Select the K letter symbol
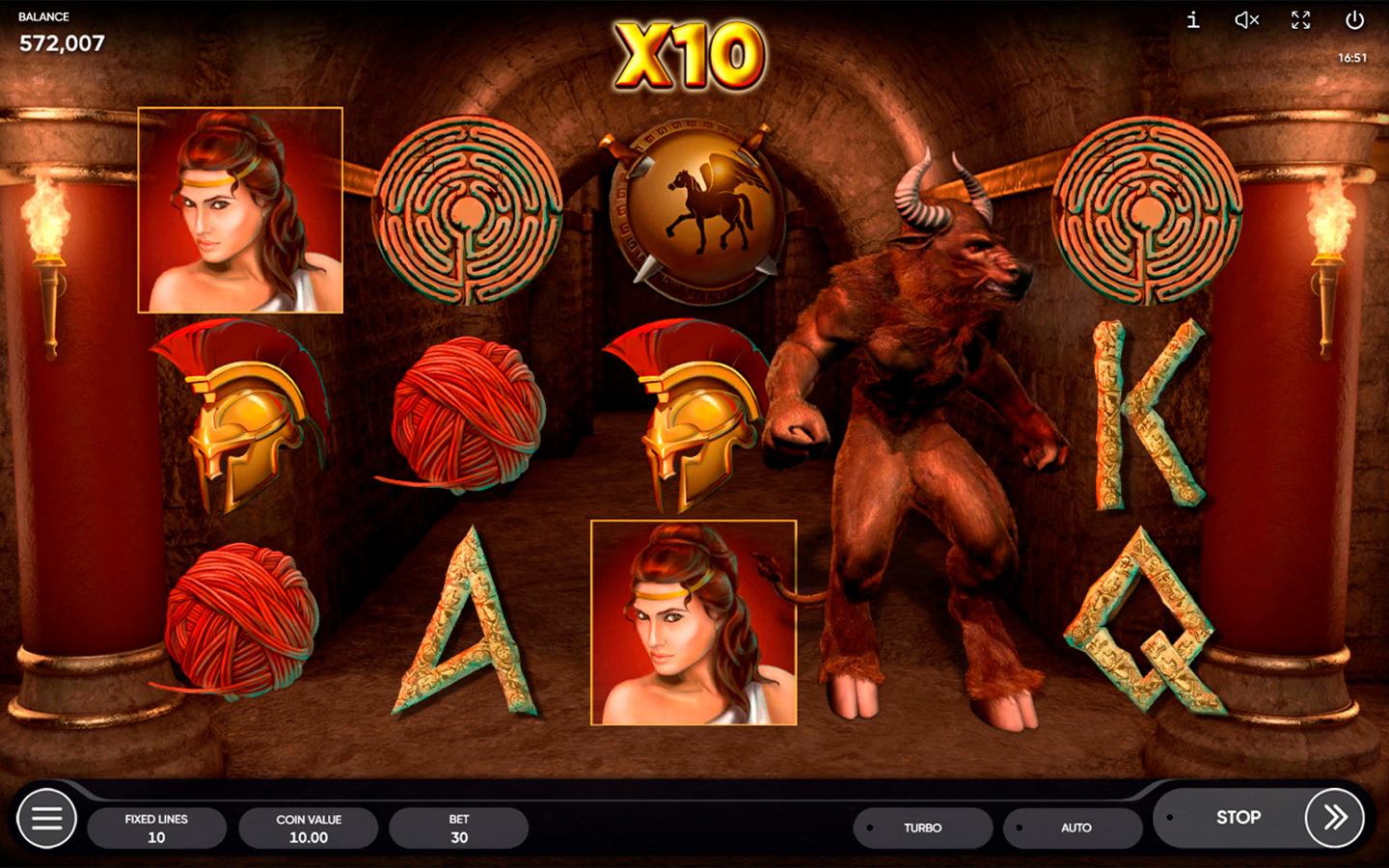The height and width of the screenshot is (868, 1389). pos(1148,415)
